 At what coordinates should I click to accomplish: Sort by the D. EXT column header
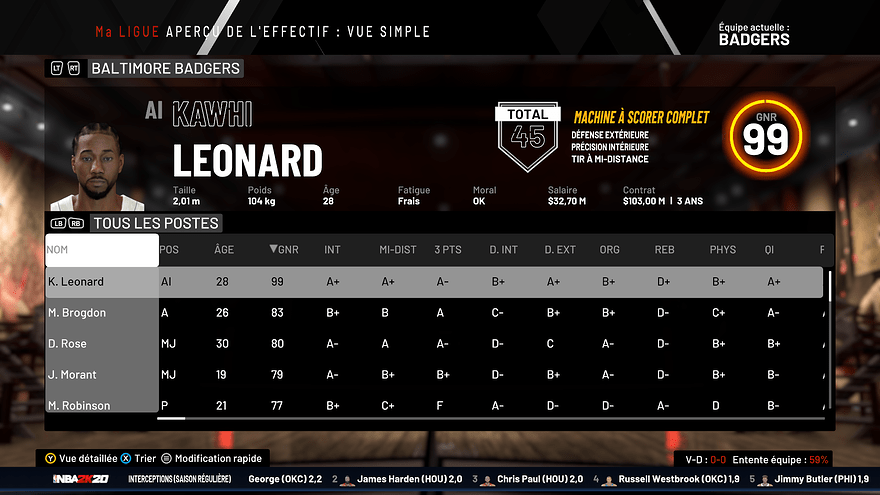point(560,250)
